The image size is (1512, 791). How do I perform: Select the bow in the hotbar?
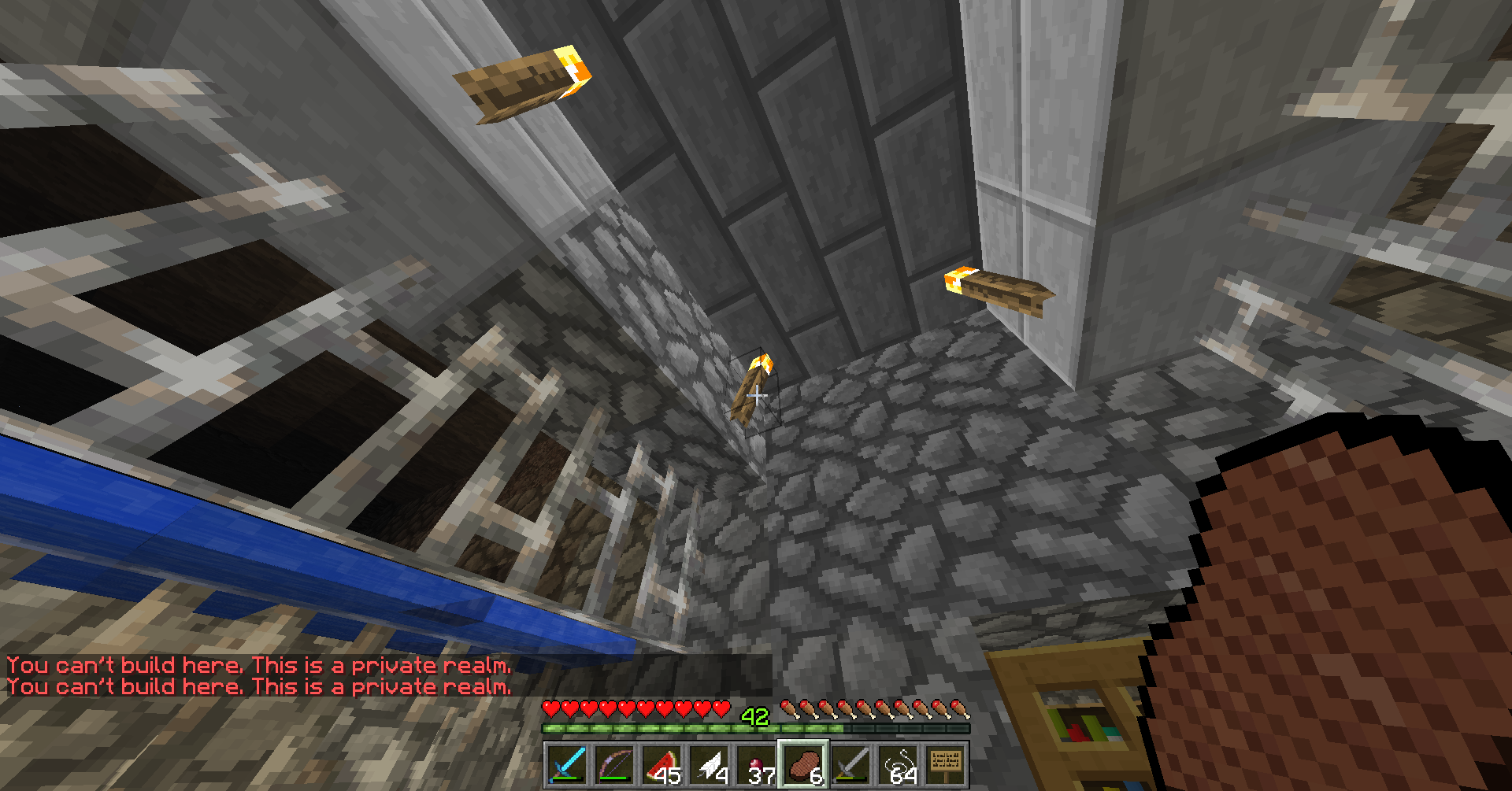614,765
